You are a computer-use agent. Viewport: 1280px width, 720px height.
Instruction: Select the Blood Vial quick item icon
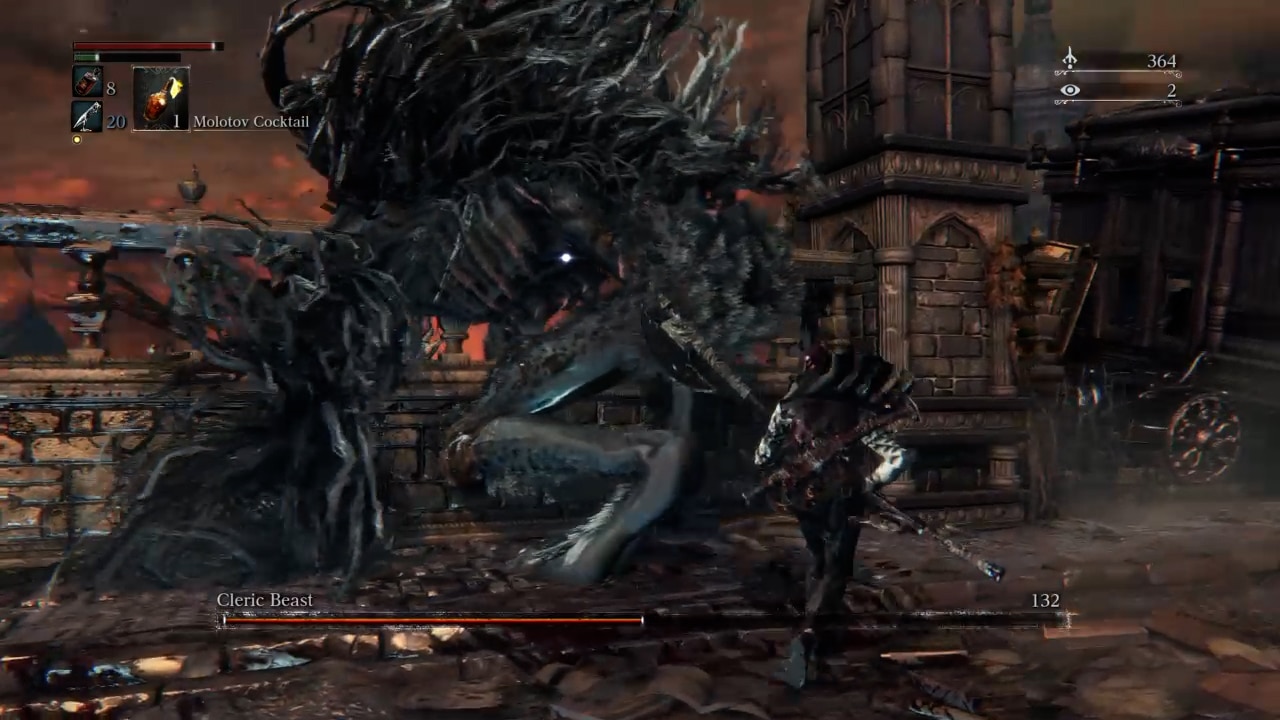coord(87,82)
